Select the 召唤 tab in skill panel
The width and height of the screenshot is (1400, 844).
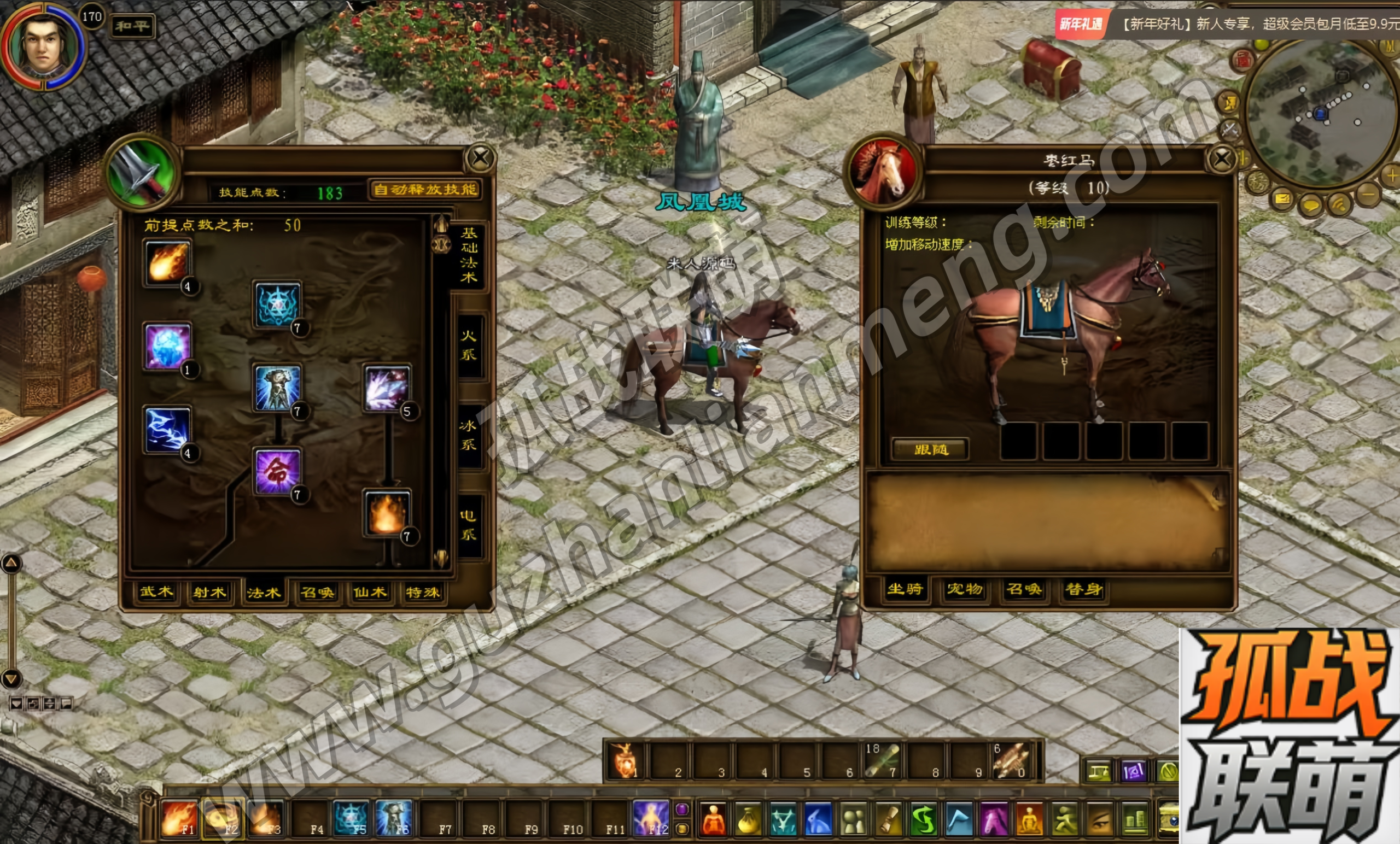point(317,593)
